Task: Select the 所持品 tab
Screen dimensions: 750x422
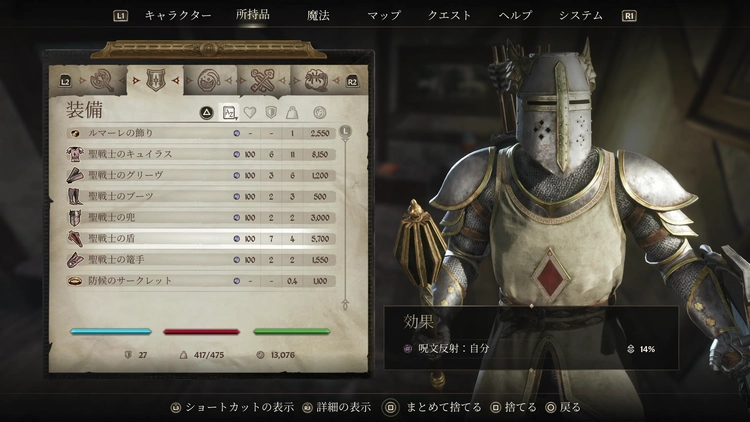Action: [x=252, y=16]
